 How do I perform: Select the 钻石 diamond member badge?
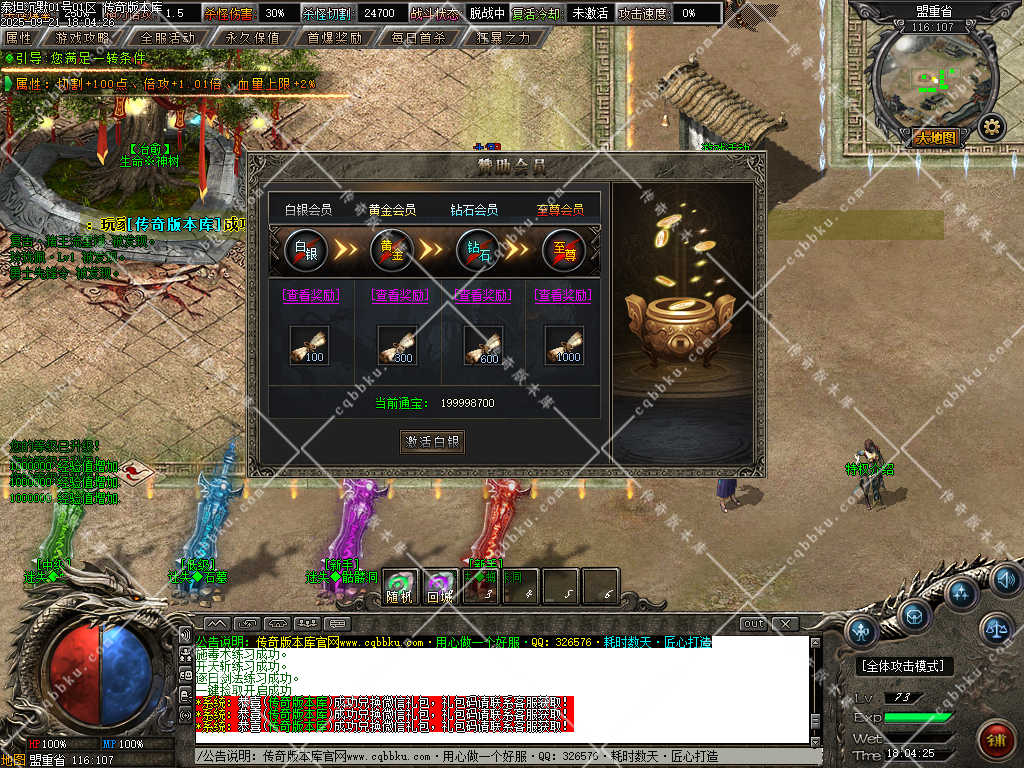(478, 249)
